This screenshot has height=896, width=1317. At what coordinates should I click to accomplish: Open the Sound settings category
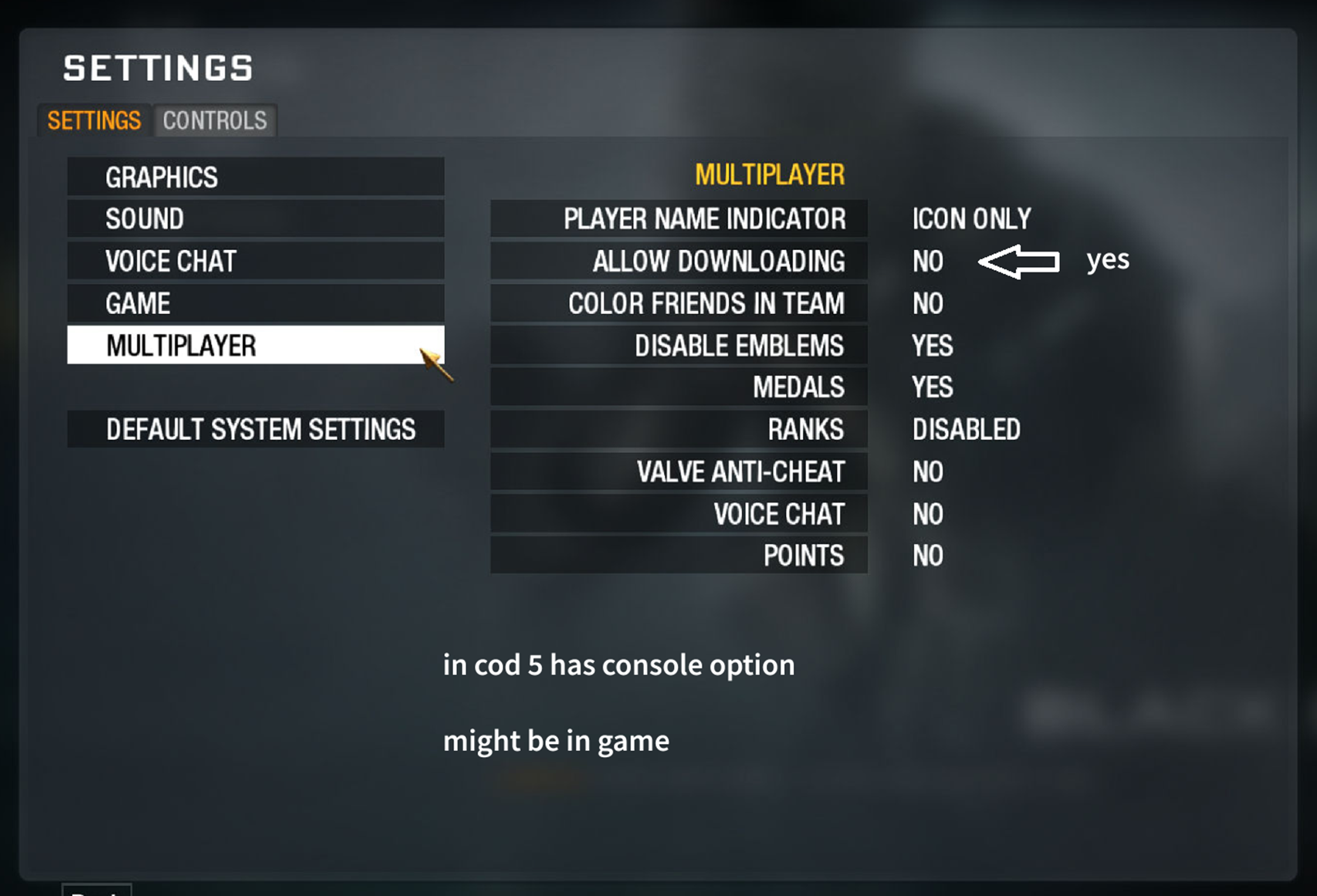pos(255,219)
